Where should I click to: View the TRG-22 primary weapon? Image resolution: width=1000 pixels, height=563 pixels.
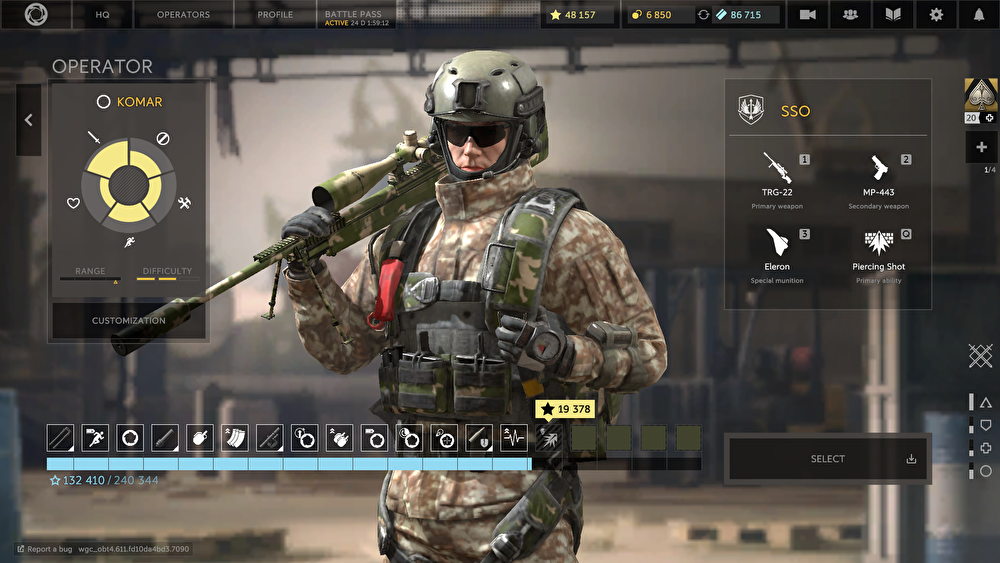point(777,175)
